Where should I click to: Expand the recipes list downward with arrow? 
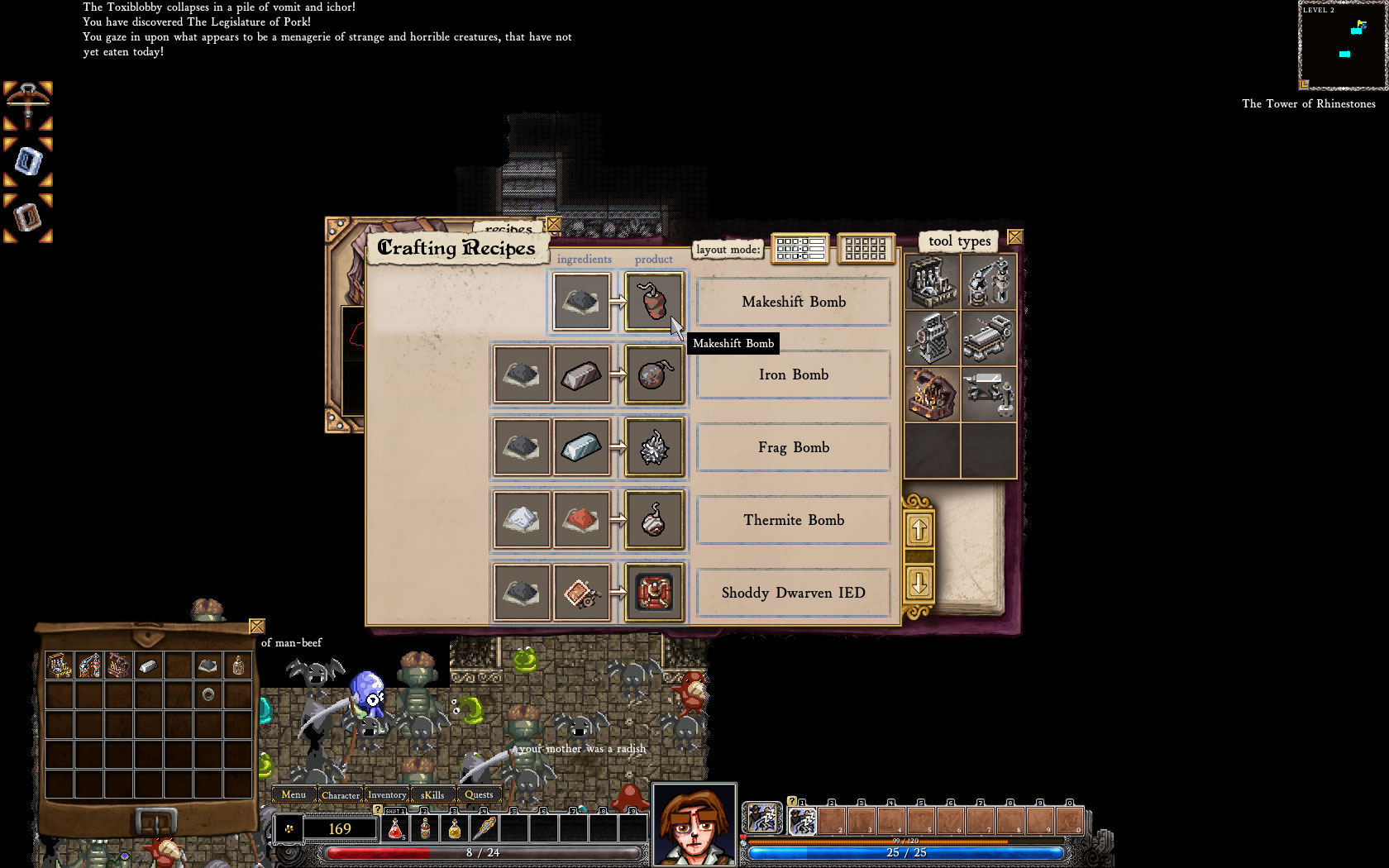(x=920, y=584)
